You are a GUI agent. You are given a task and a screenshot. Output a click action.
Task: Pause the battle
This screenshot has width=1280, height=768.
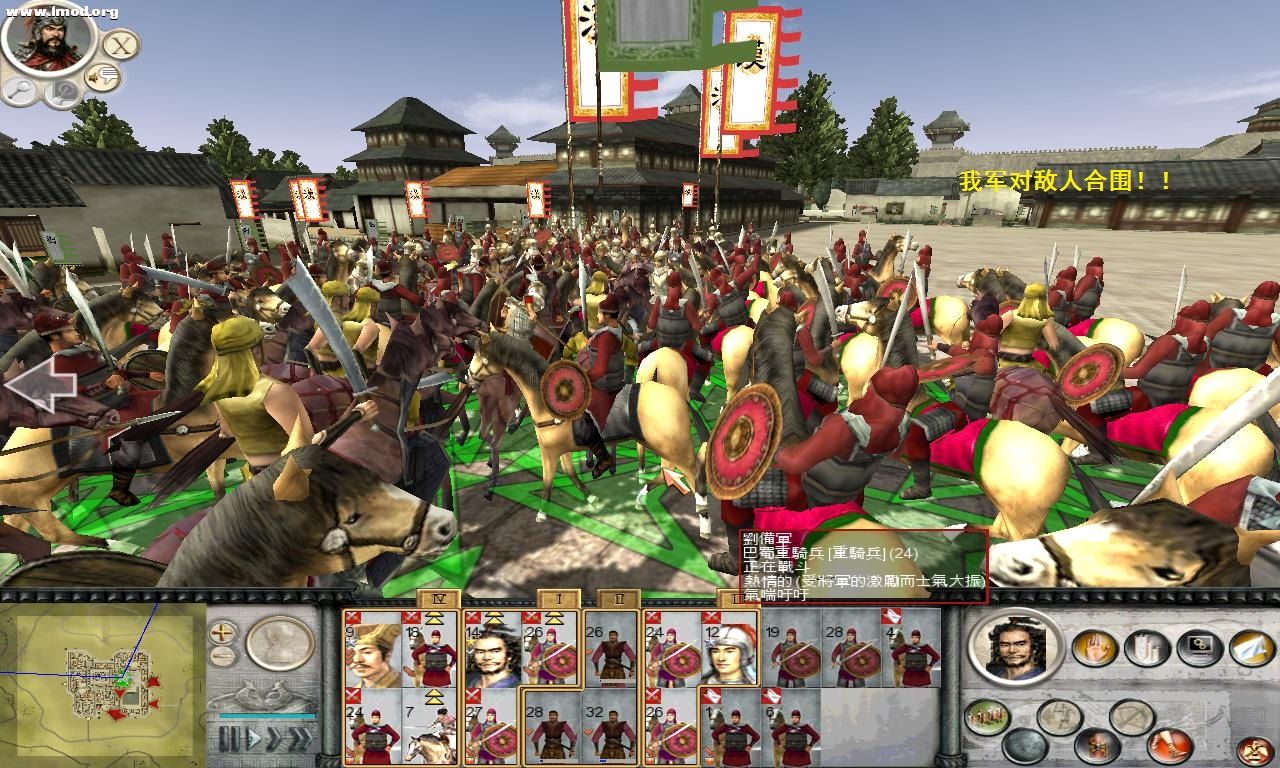pyautogui.click(x=231, y=739)
